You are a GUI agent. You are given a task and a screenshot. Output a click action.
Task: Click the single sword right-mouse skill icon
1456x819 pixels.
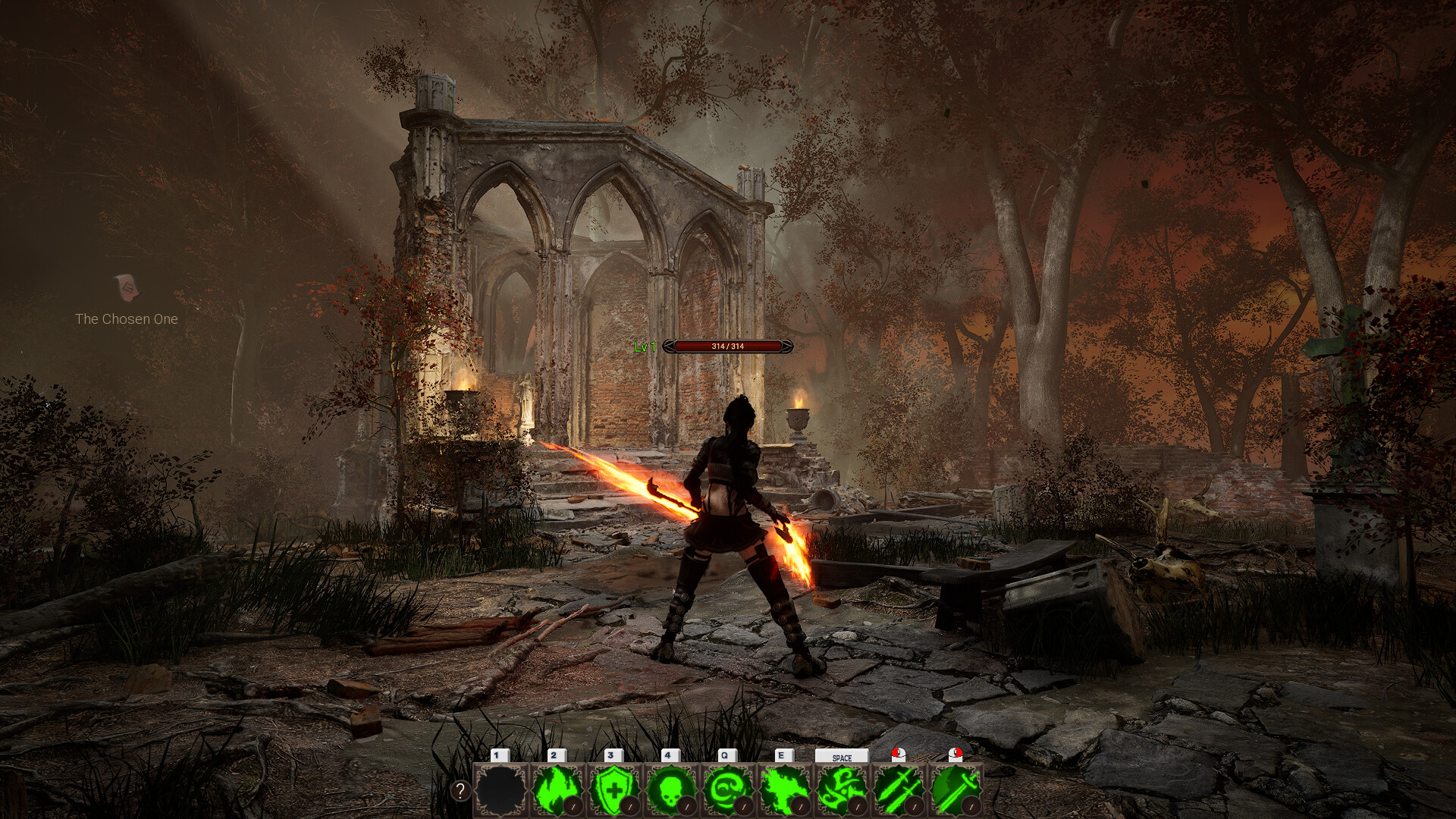pos(954,790)
